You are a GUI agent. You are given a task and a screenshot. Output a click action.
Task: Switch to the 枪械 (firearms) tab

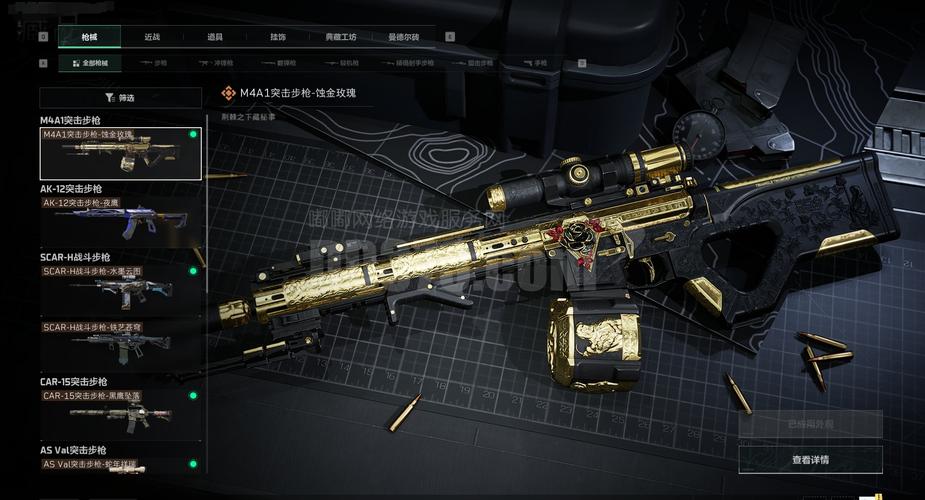point(90,37)
